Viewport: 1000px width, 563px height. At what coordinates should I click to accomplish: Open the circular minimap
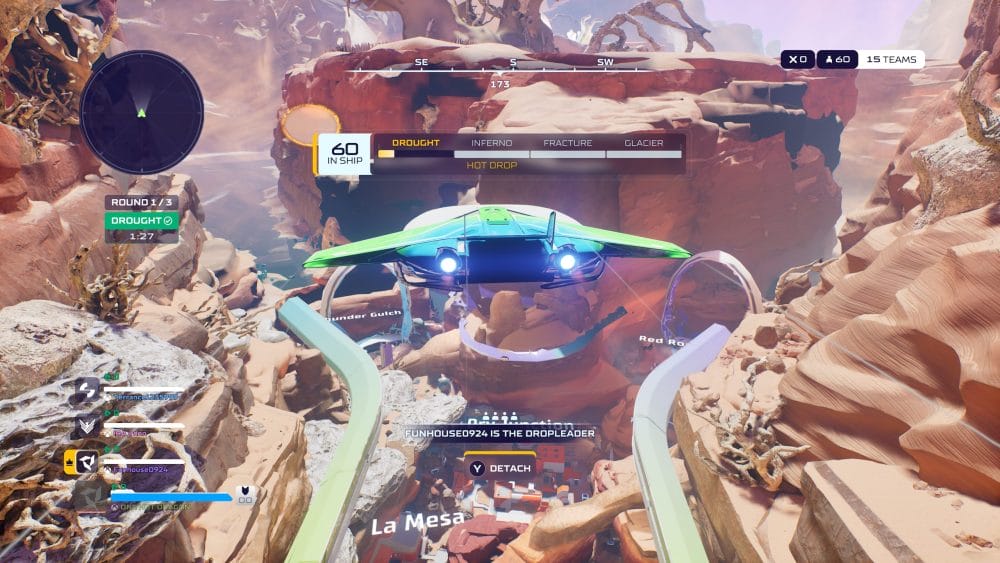[x=141, y=112]
